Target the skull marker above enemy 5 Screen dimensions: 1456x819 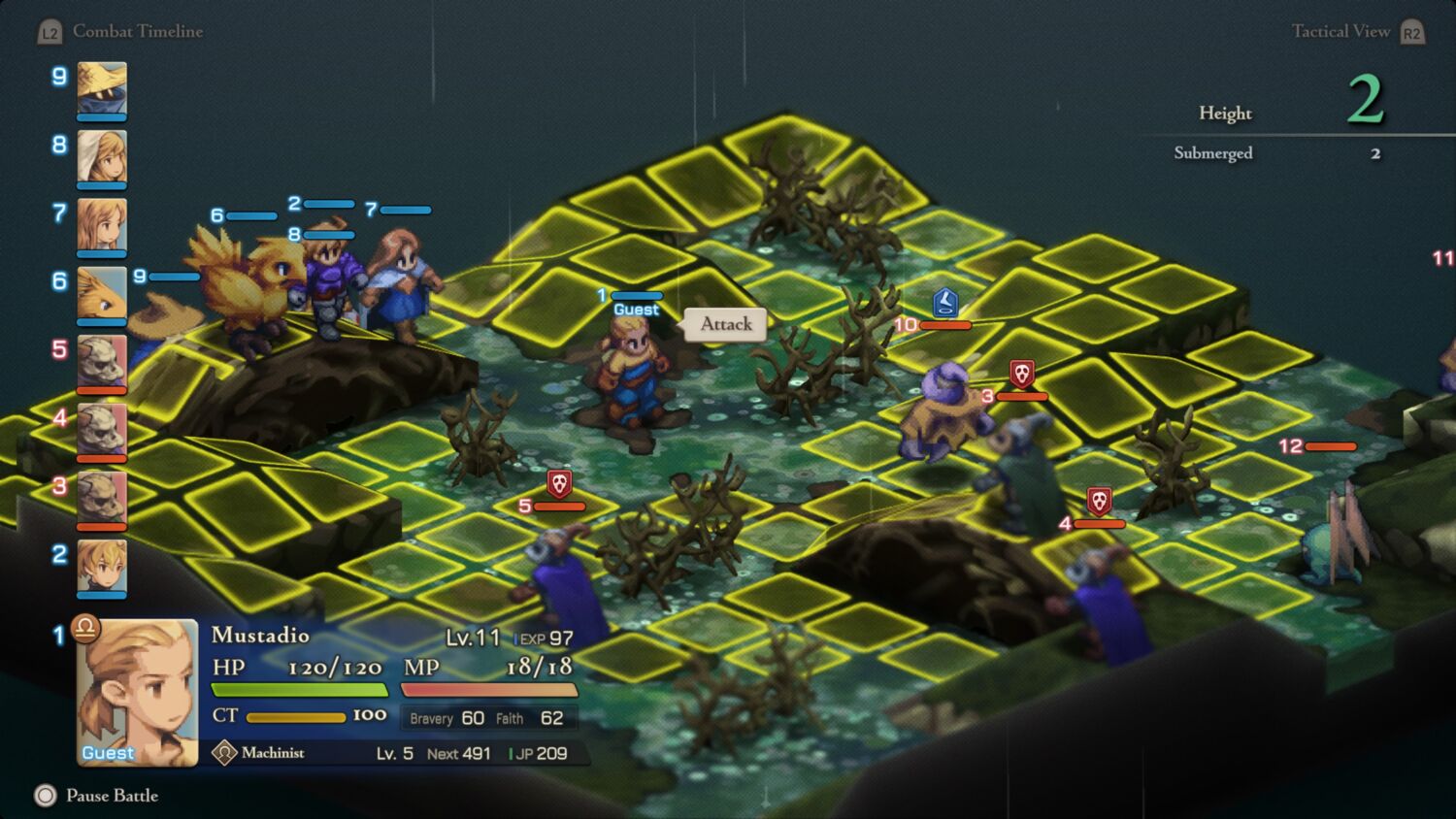pyautogui.click(x=559, y=482)
